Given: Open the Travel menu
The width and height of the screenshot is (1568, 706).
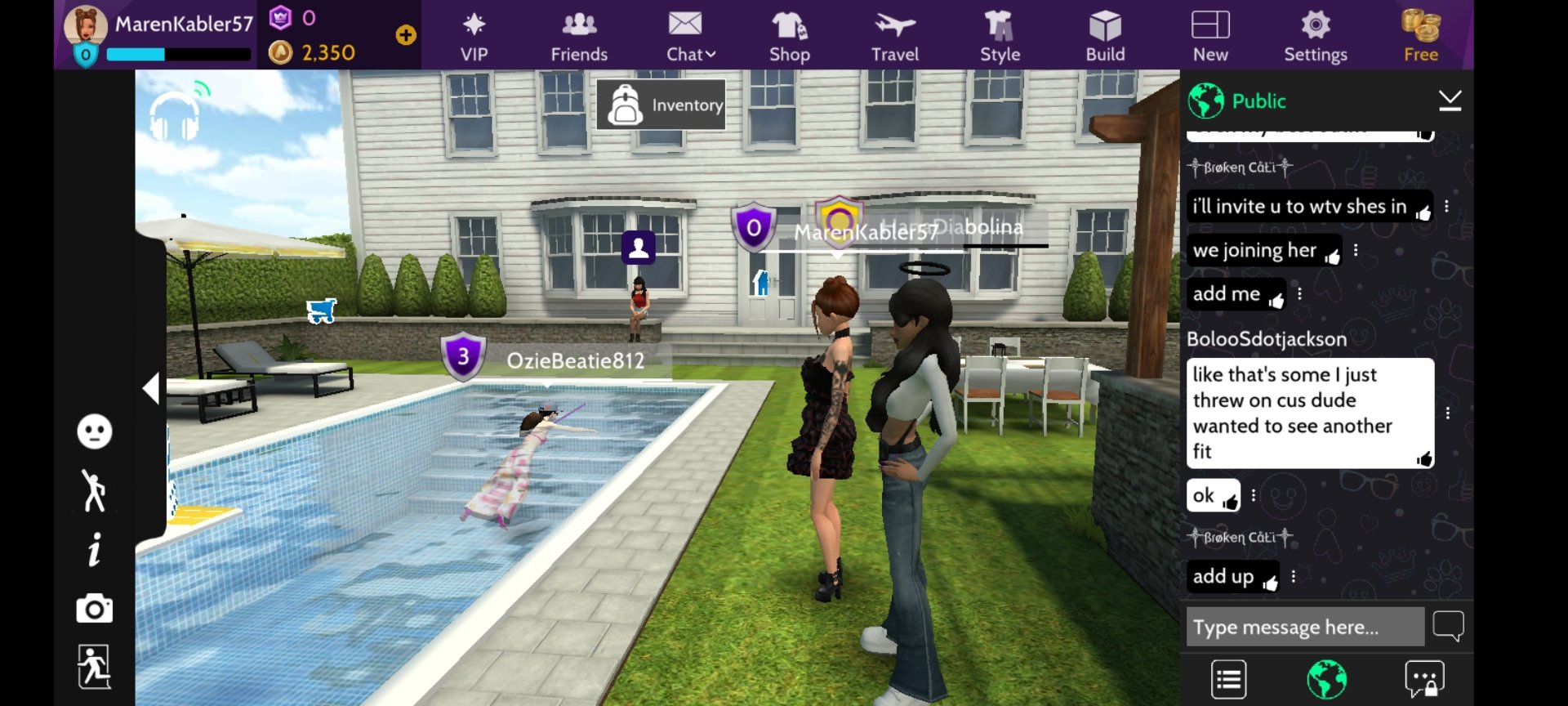Looking at the screenshot, I should click(x=894, y=37).
